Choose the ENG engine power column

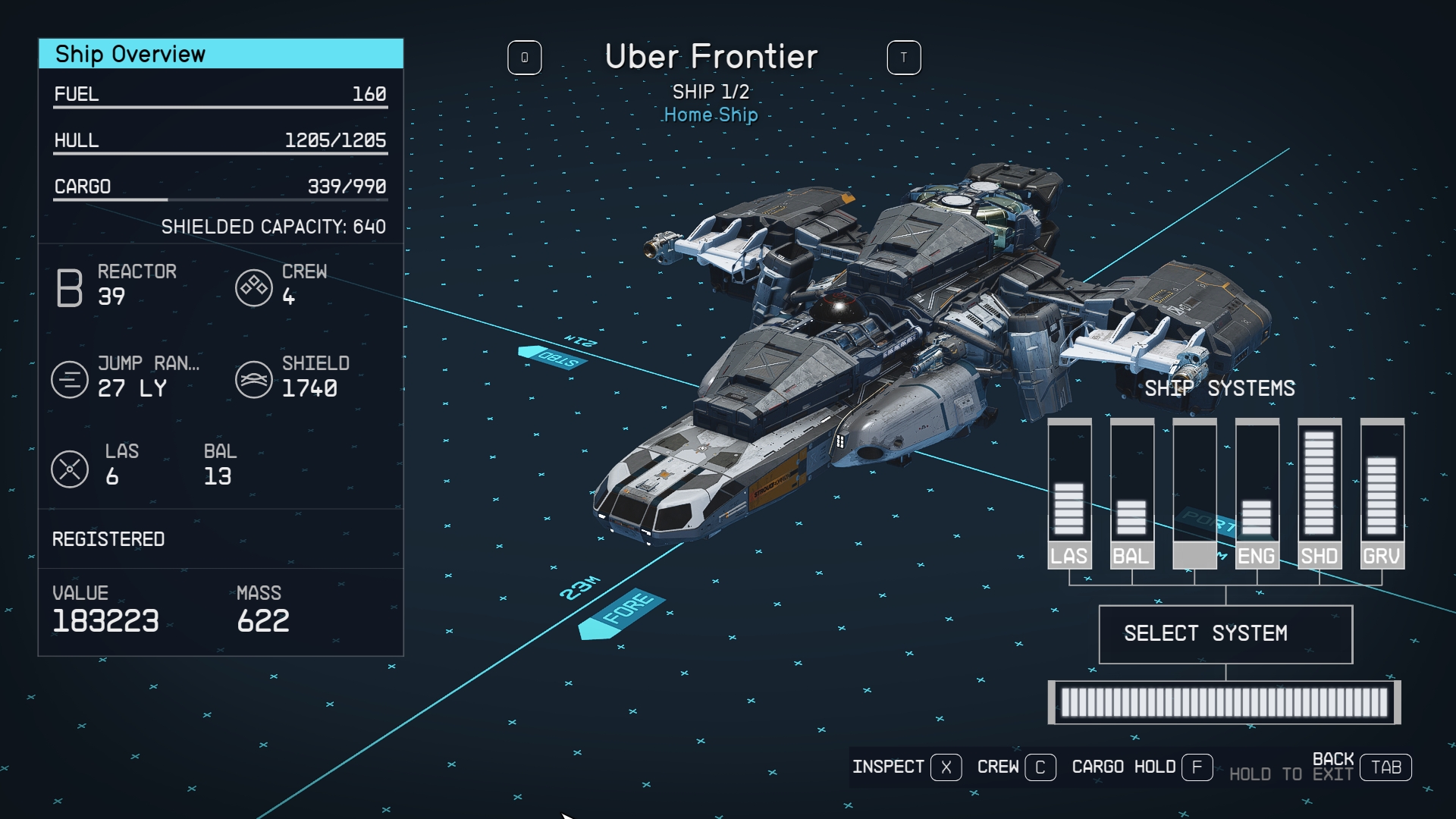(1257, 494)
